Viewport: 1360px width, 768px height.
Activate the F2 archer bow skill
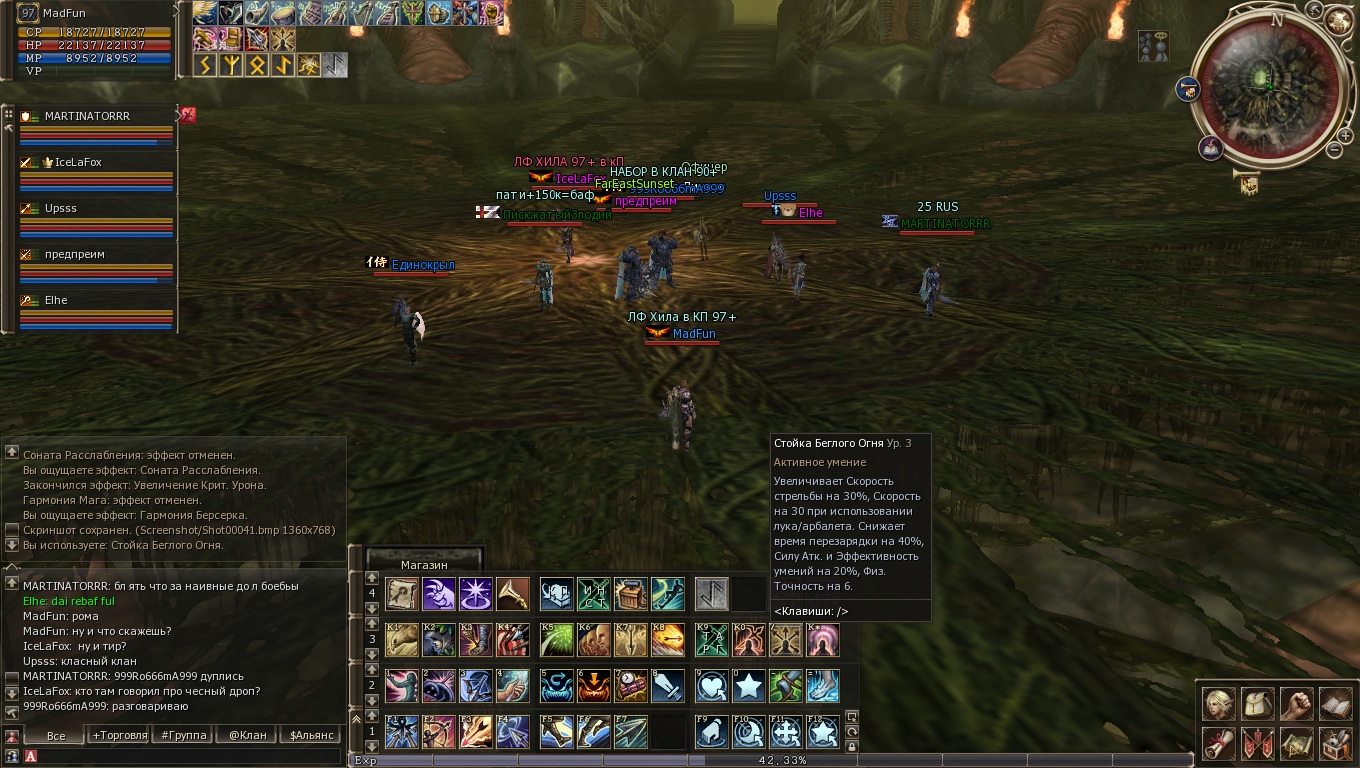click(x=439, y=732)
